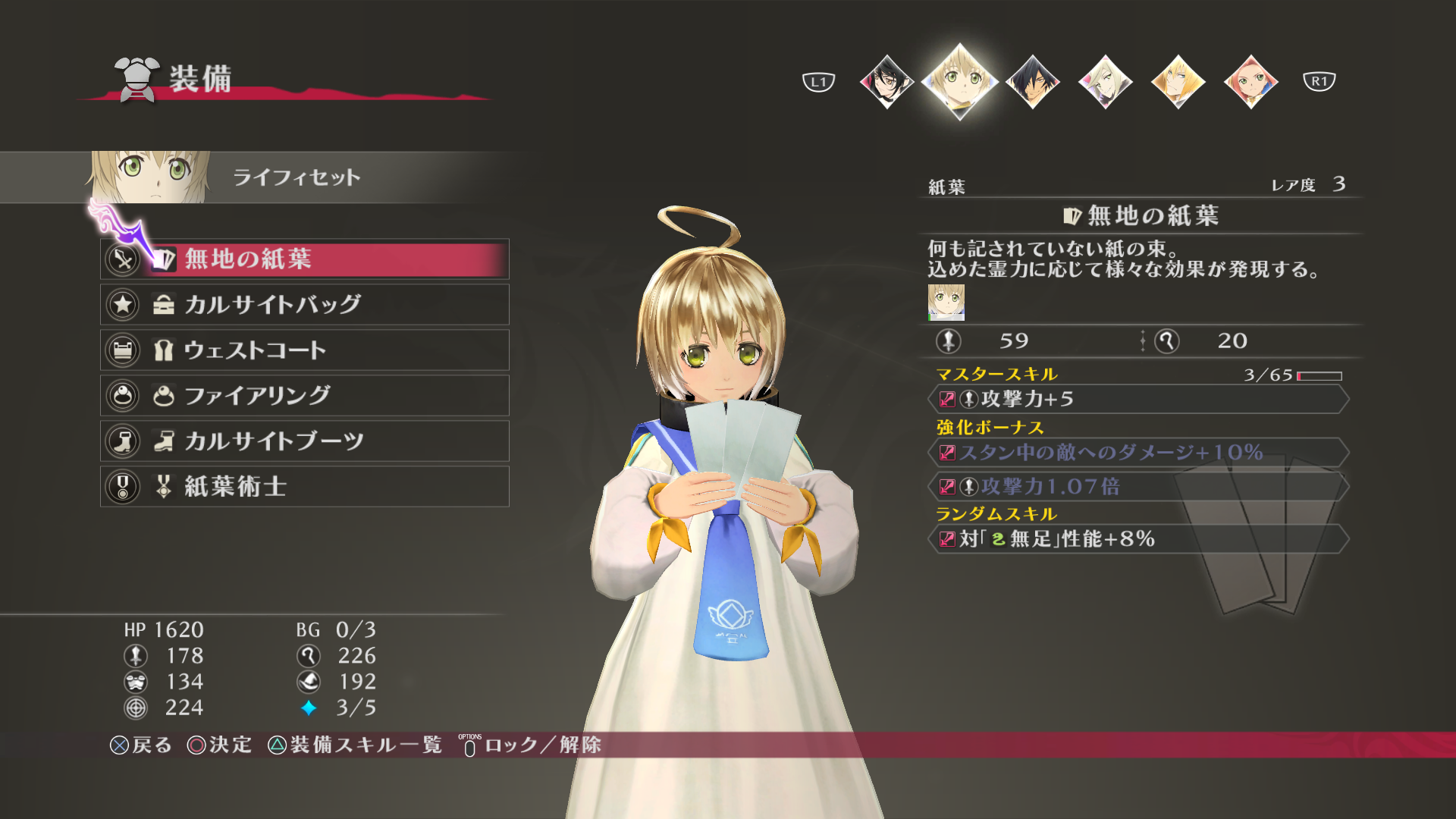Click the ライフィセット character name header

296,177
